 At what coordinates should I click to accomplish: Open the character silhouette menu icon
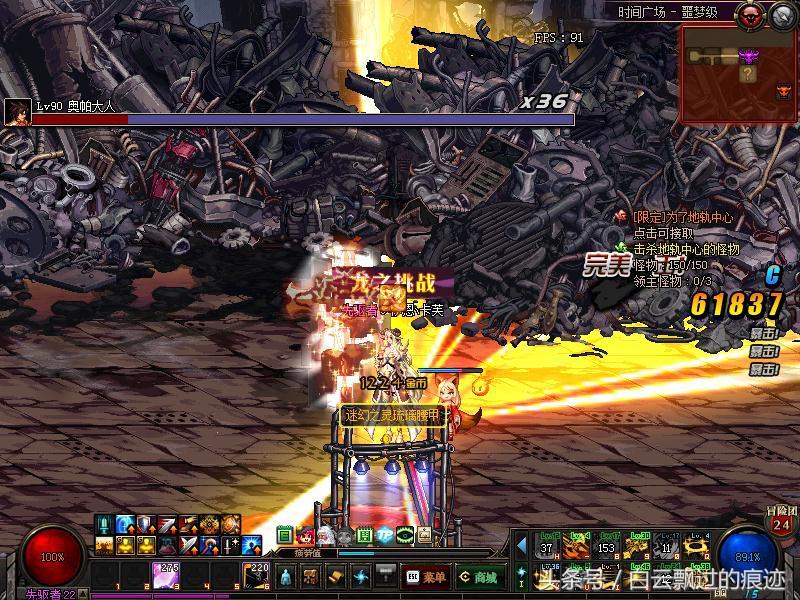(287, 576)
